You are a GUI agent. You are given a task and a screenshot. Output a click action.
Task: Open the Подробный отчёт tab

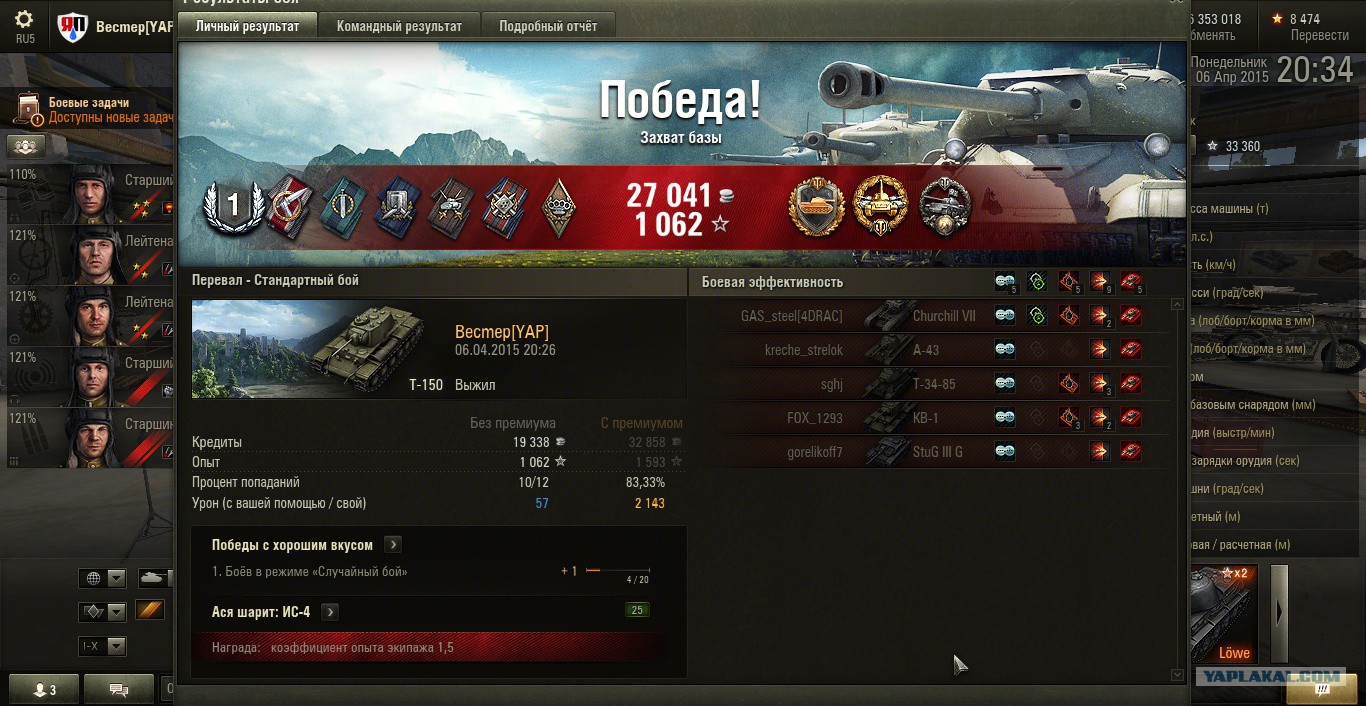coord(548,26)
